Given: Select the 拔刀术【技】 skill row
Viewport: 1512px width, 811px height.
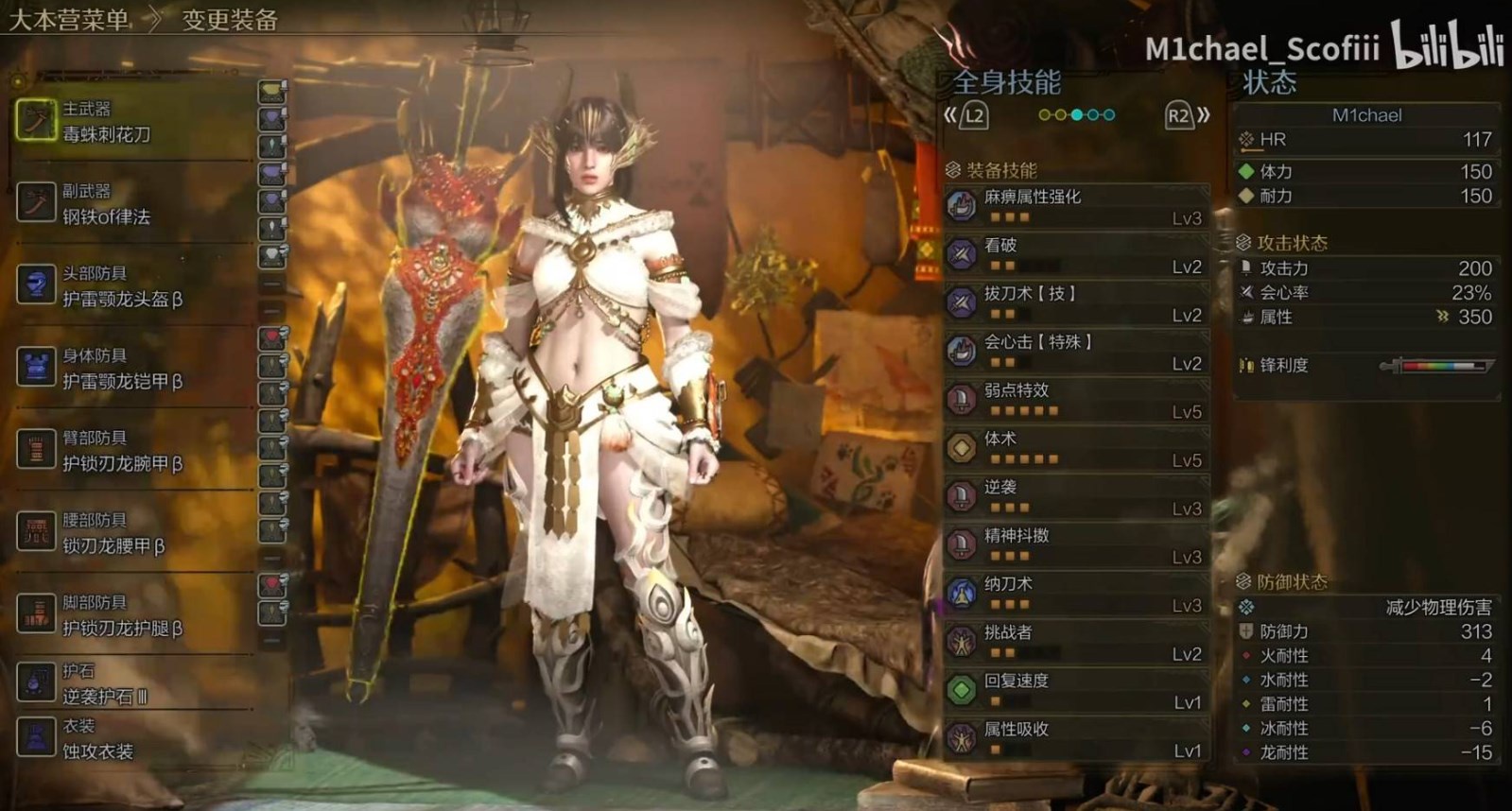Looking at the screenshot, I should (1077, 303).
